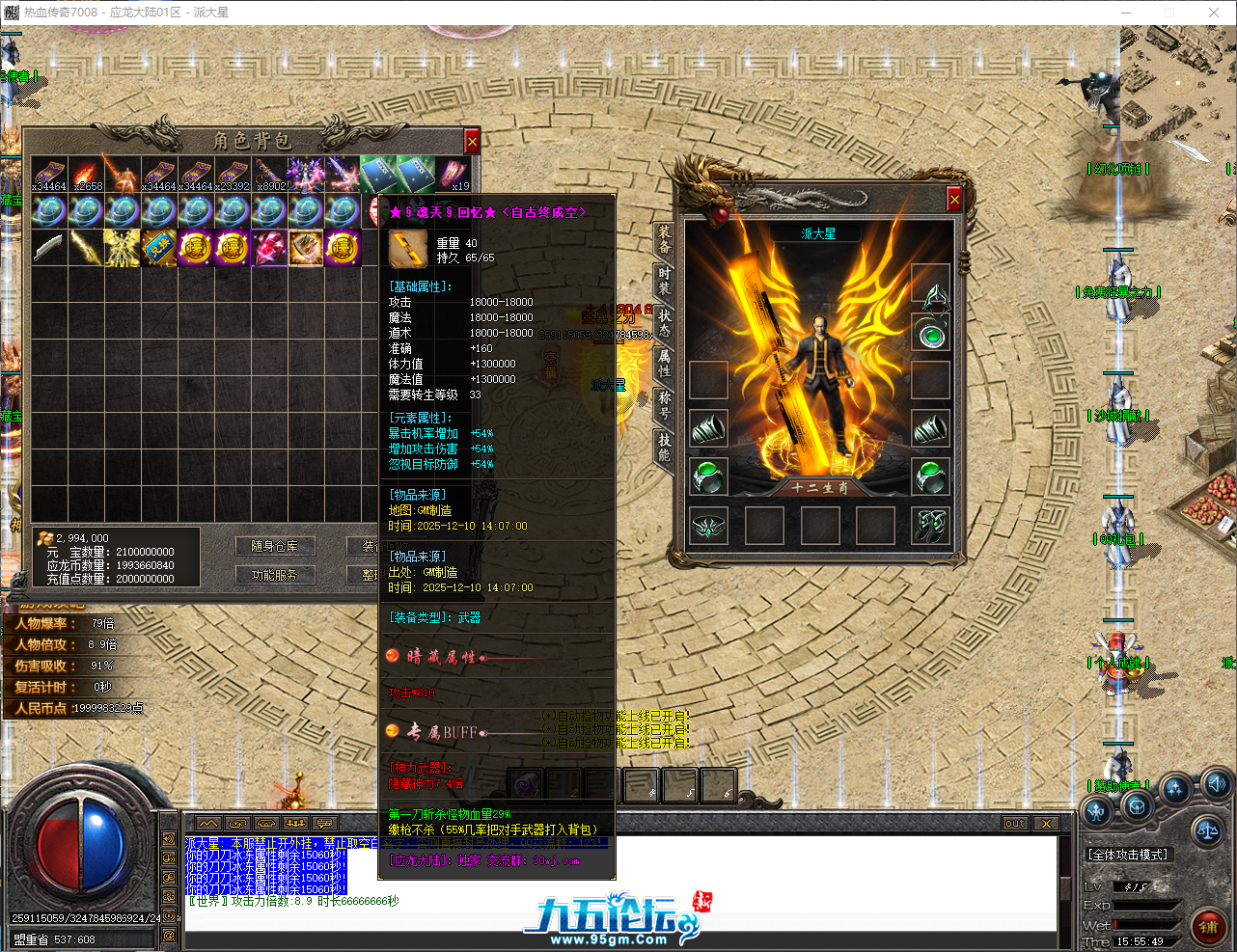This screenshot has height=952, width=1237.
Task: Open the round red 铺 shop button
Action: pyautogui.click(x=1208, y=927)
